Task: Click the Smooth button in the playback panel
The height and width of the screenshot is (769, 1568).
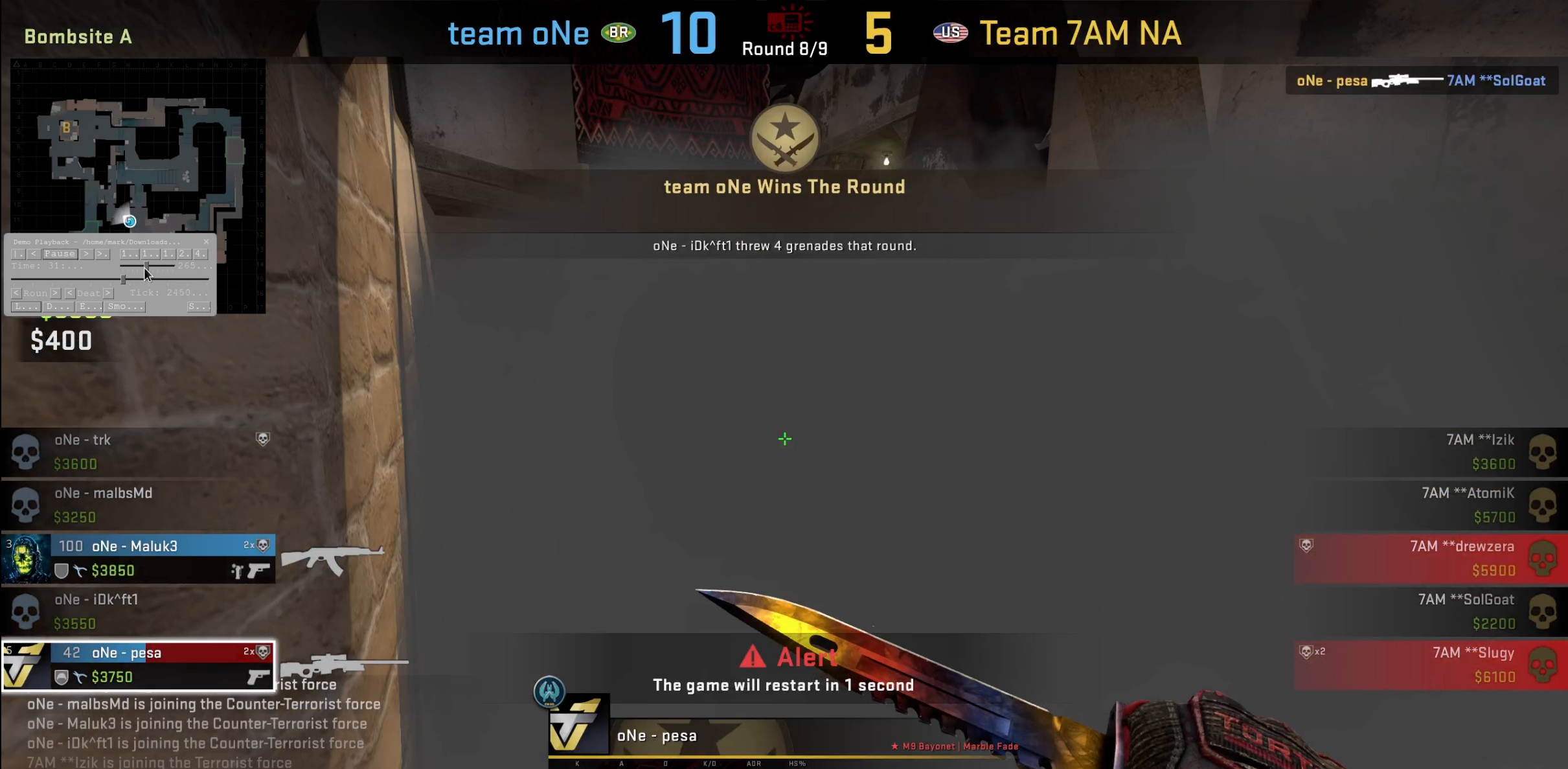Action: point(126,306)
